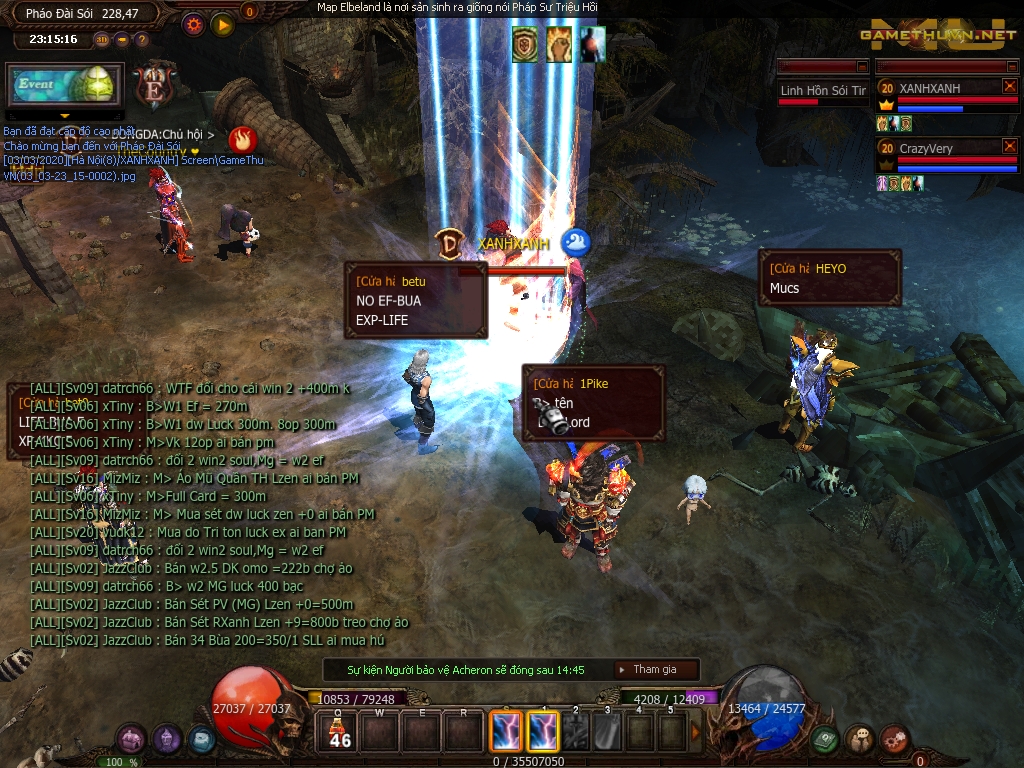
Task: Click the red flame icon
Action: (242, 138)
